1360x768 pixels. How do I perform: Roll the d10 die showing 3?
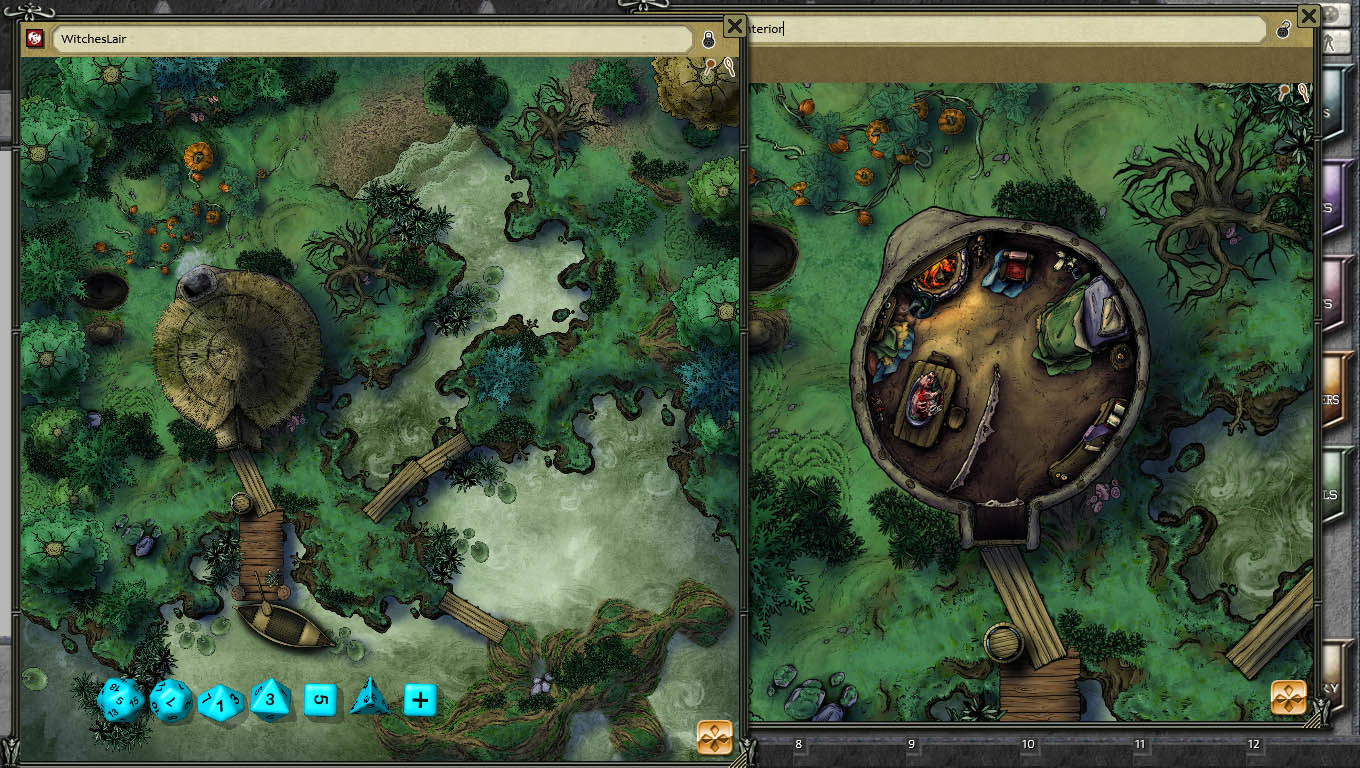[x=270, y=699]
